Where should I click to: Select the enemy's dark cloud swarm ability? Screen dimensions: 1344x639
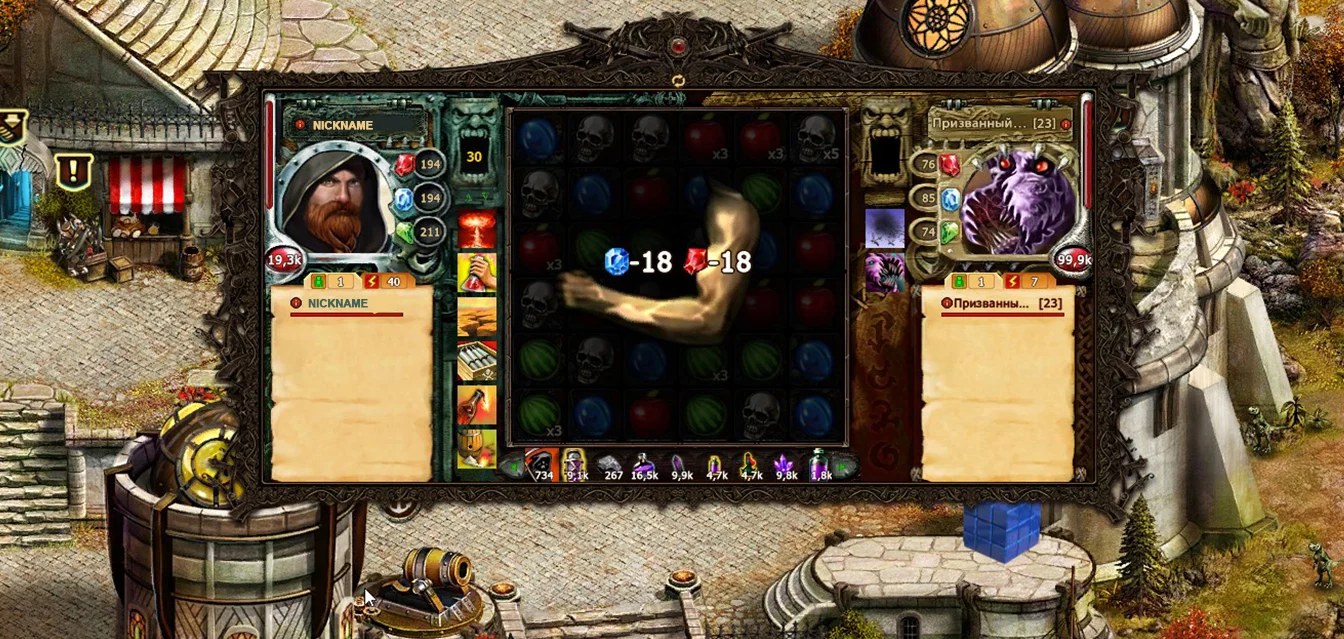[x=885, y=228]
